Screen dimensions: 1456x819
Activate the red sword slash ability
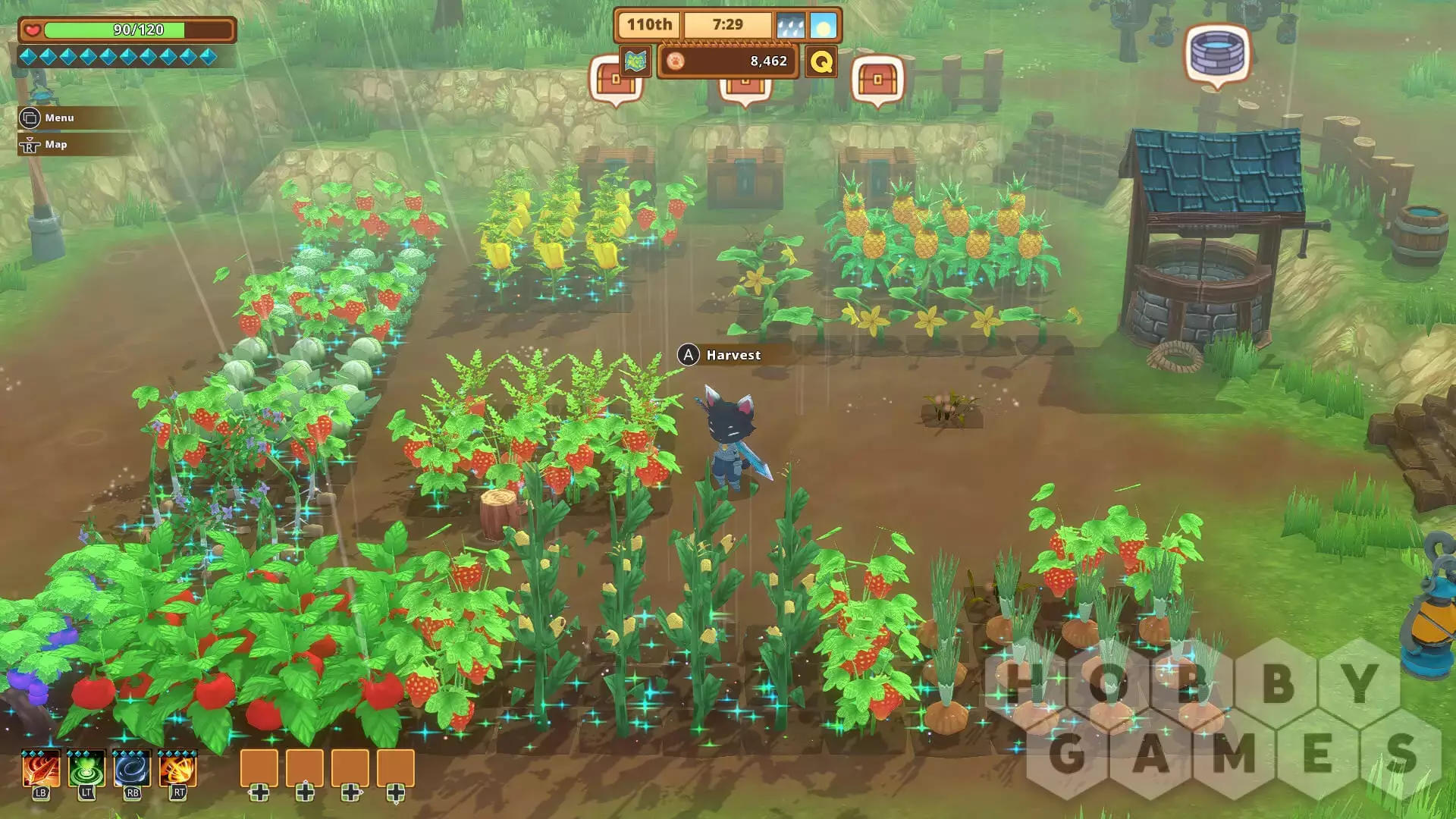tap(41, 770)
